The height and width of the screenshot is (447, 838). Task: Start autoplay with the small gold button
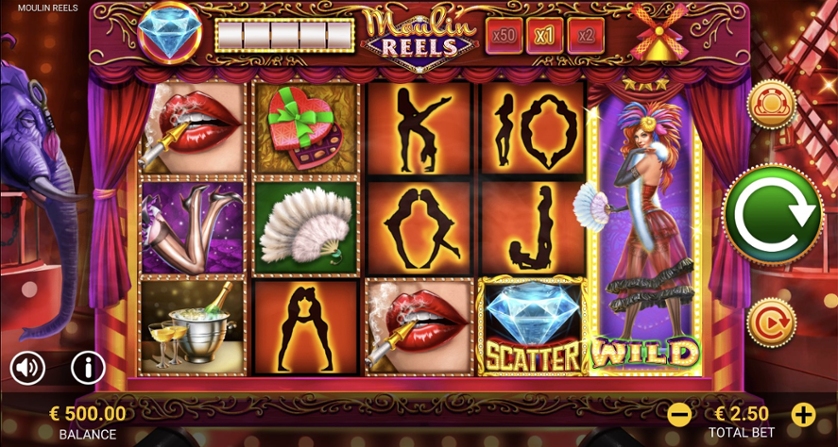coord(772,322)
